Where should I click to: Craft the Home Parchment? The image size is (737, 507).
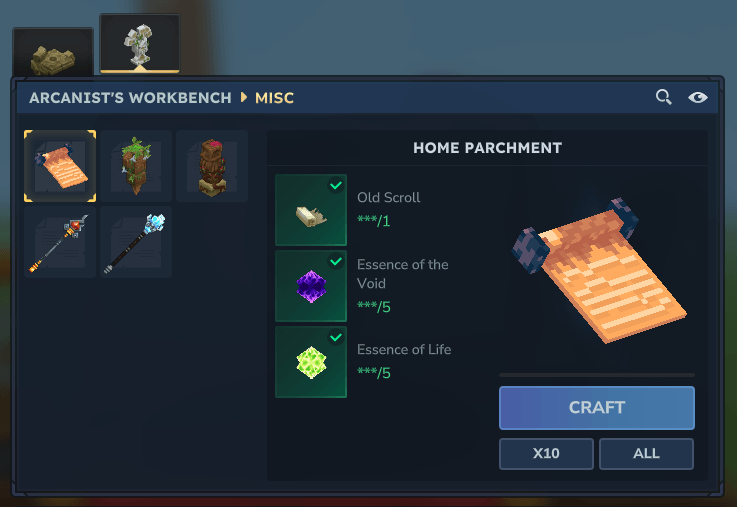coord(596,408)
